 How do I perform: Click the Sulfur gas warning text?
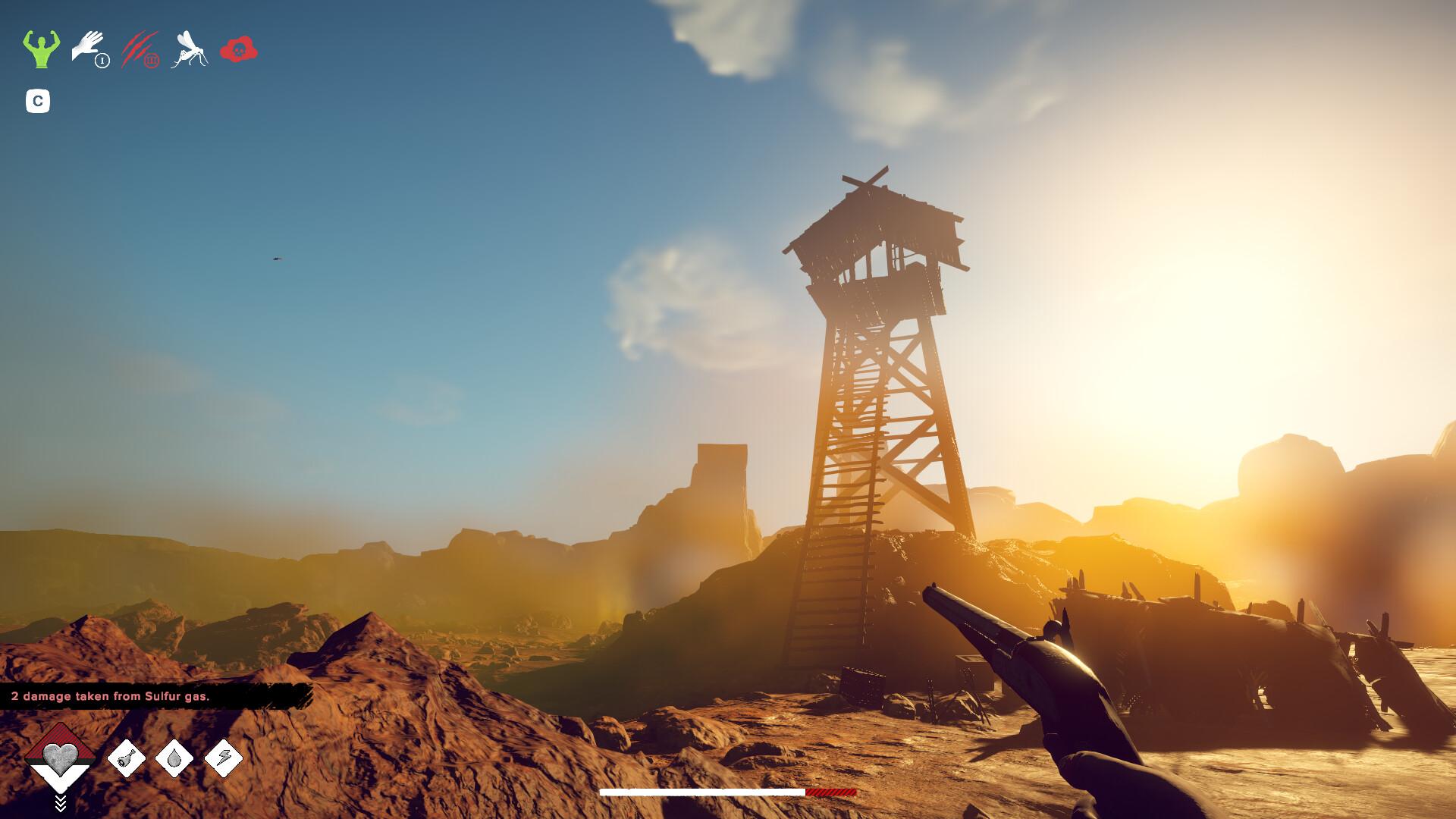point(111,694)
